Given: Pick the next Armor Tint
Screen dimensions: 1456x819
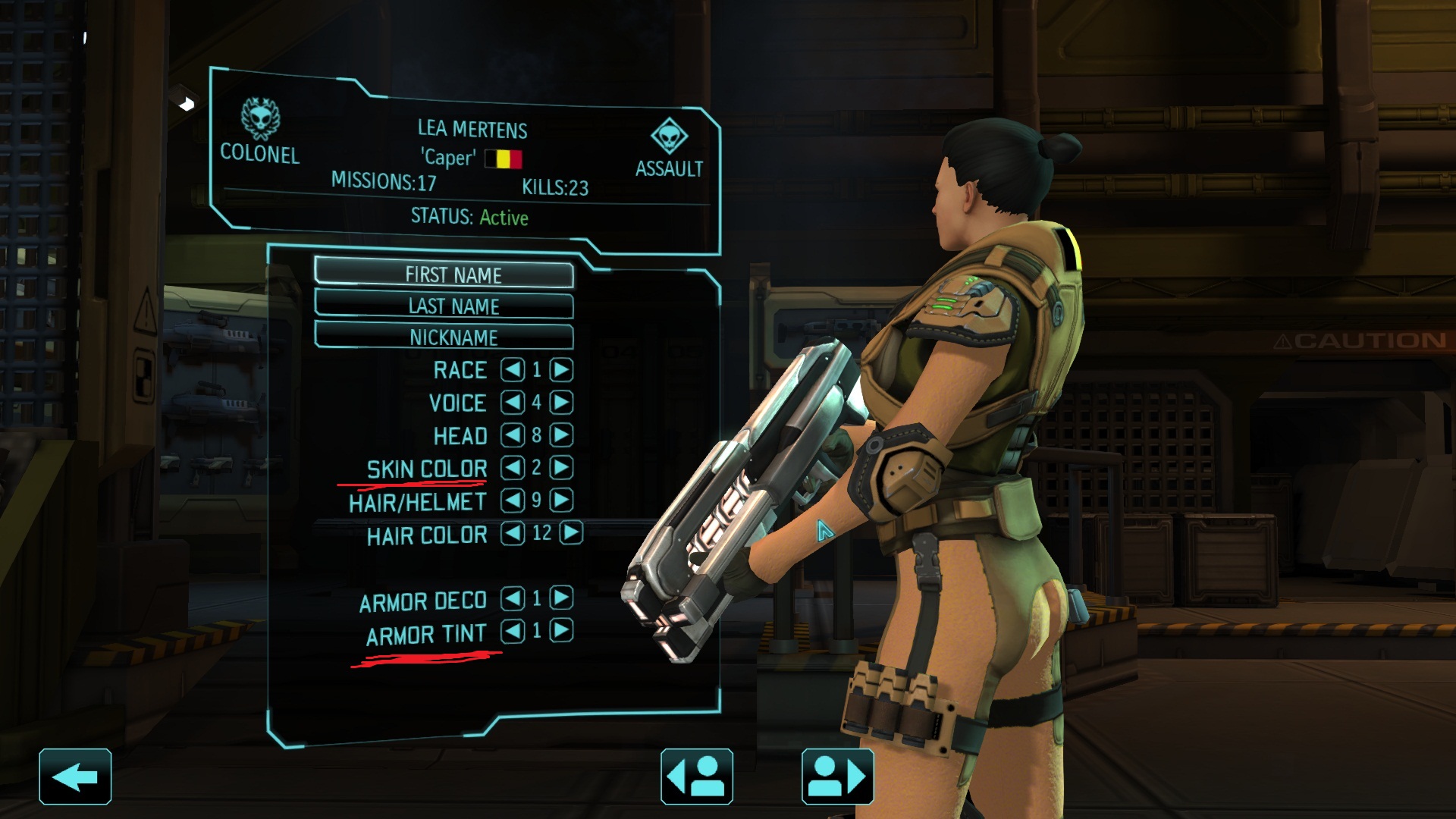Looking at the screenshot, I should point(561,631).
